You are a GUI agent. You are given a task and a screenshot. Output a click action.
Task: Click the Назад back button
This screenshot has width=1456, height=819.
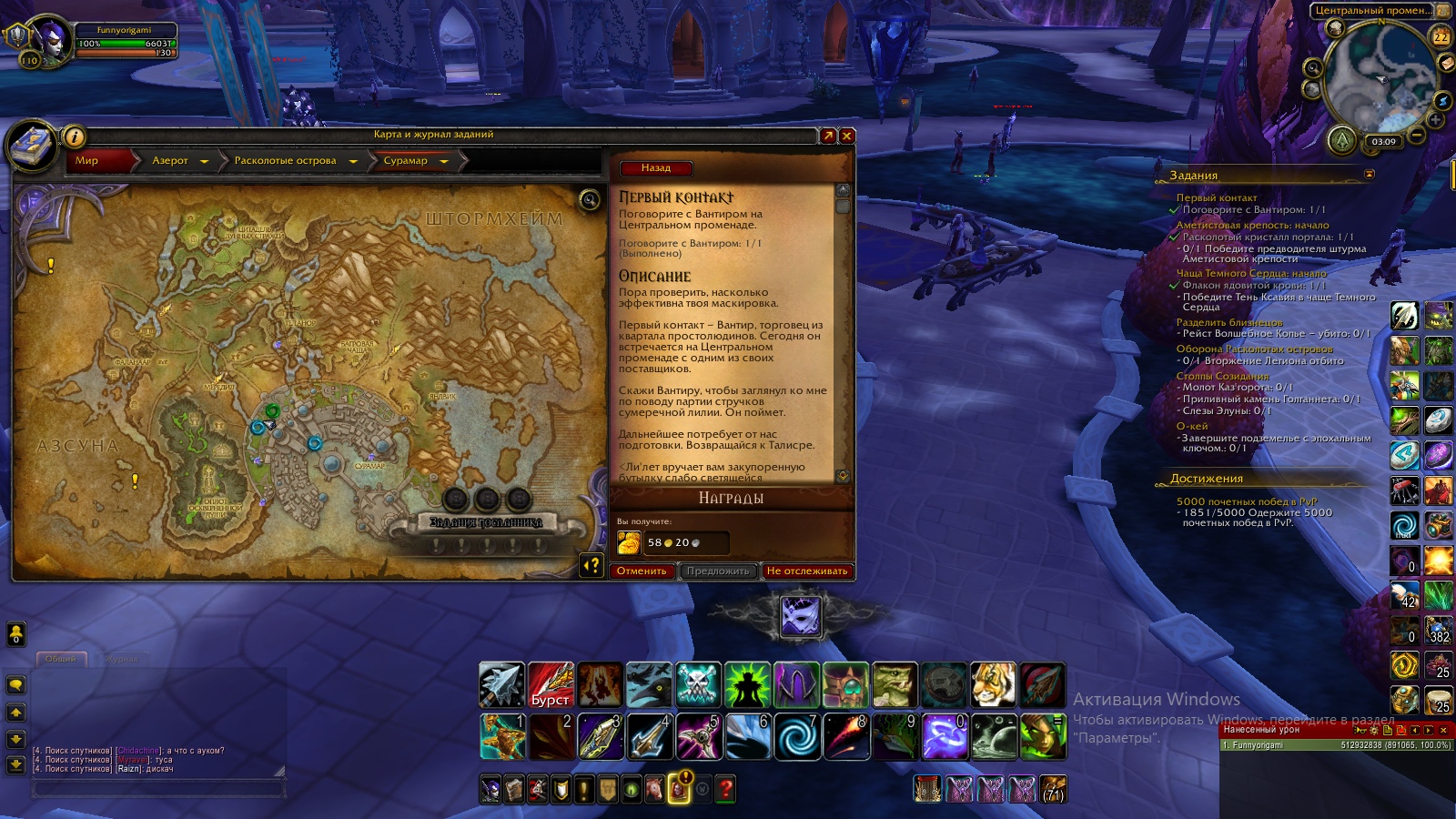point(655,167)
